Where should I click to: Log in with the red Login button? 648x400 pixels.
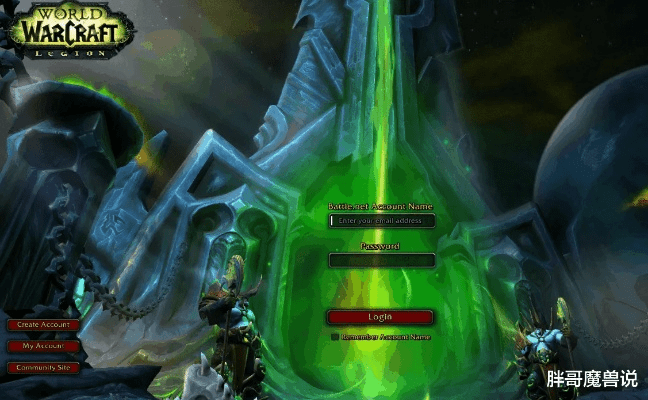[380, 317]
